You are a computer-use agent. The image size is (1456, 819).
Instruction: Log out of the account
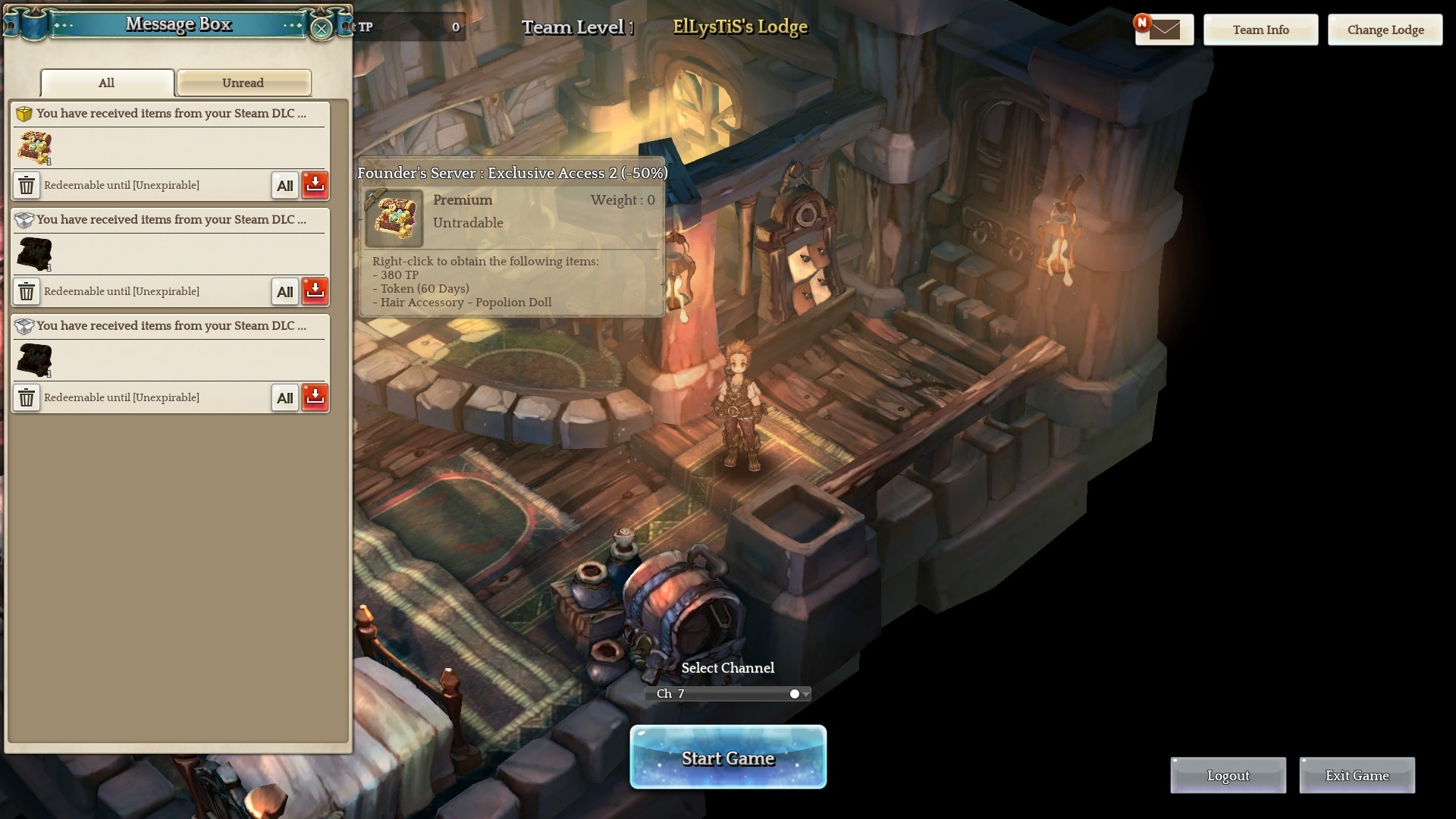pyautogui.click(x=1228, y=776)
